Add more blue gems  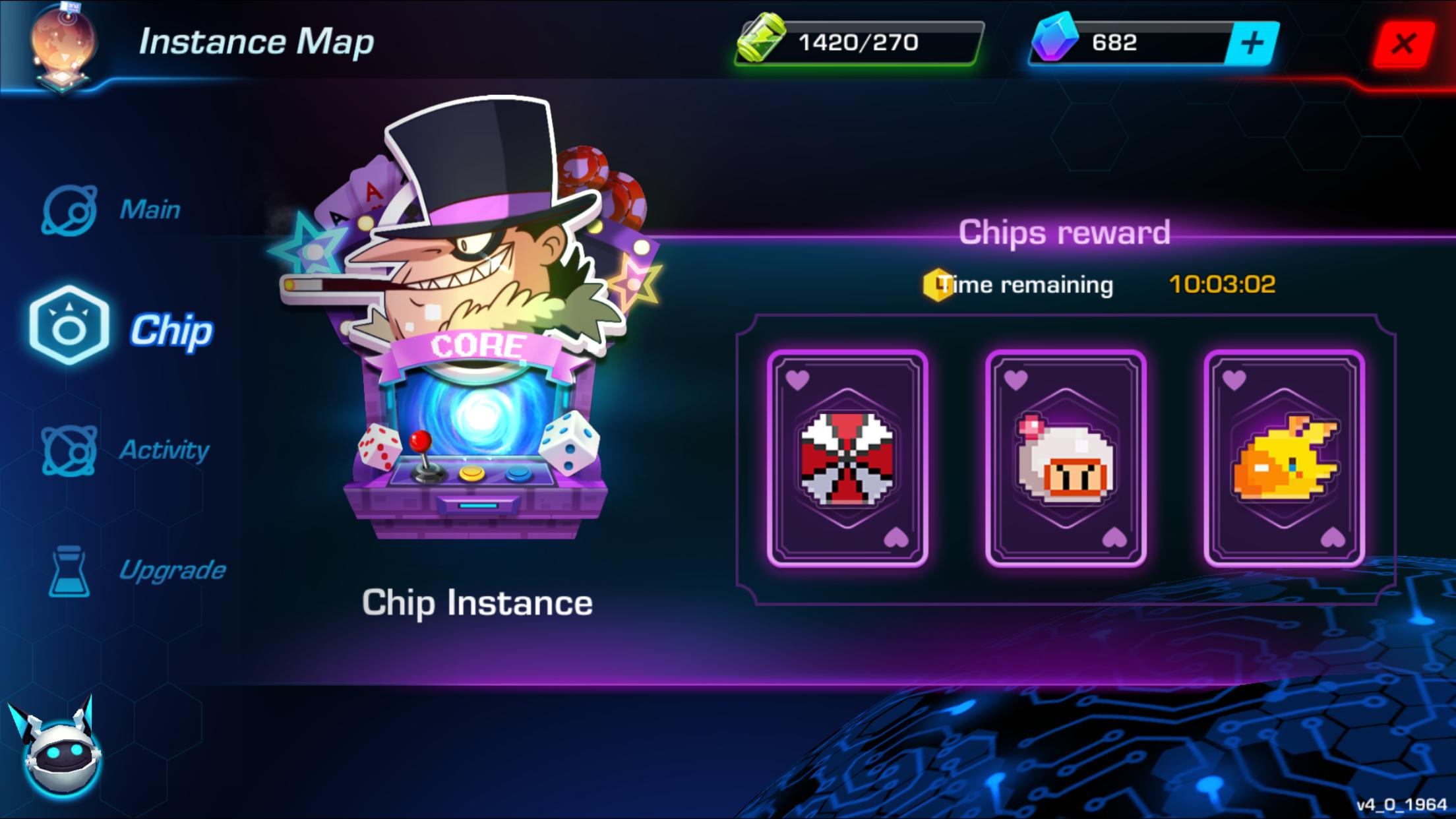click(x=1252, y=44)
